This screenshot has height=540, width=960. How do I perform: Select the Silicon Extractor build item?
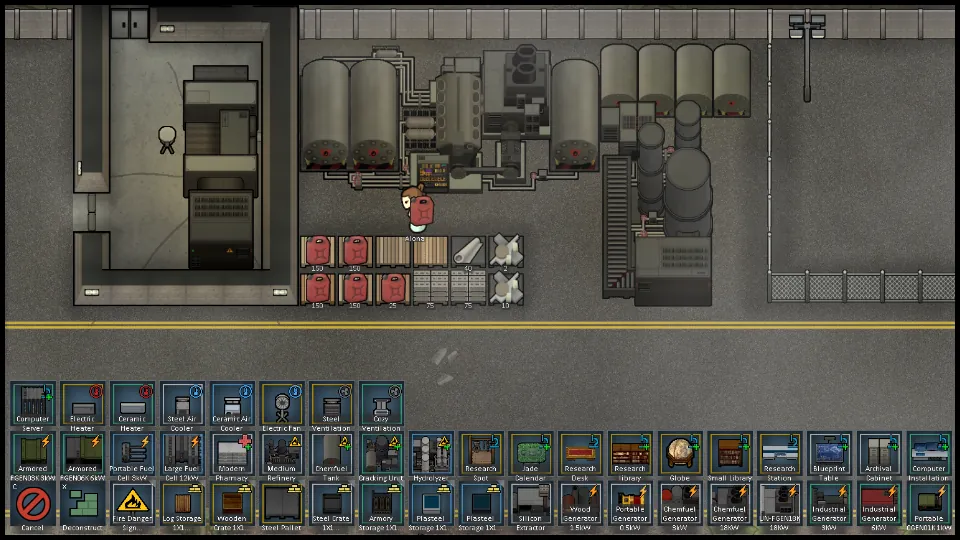(531, 505)
